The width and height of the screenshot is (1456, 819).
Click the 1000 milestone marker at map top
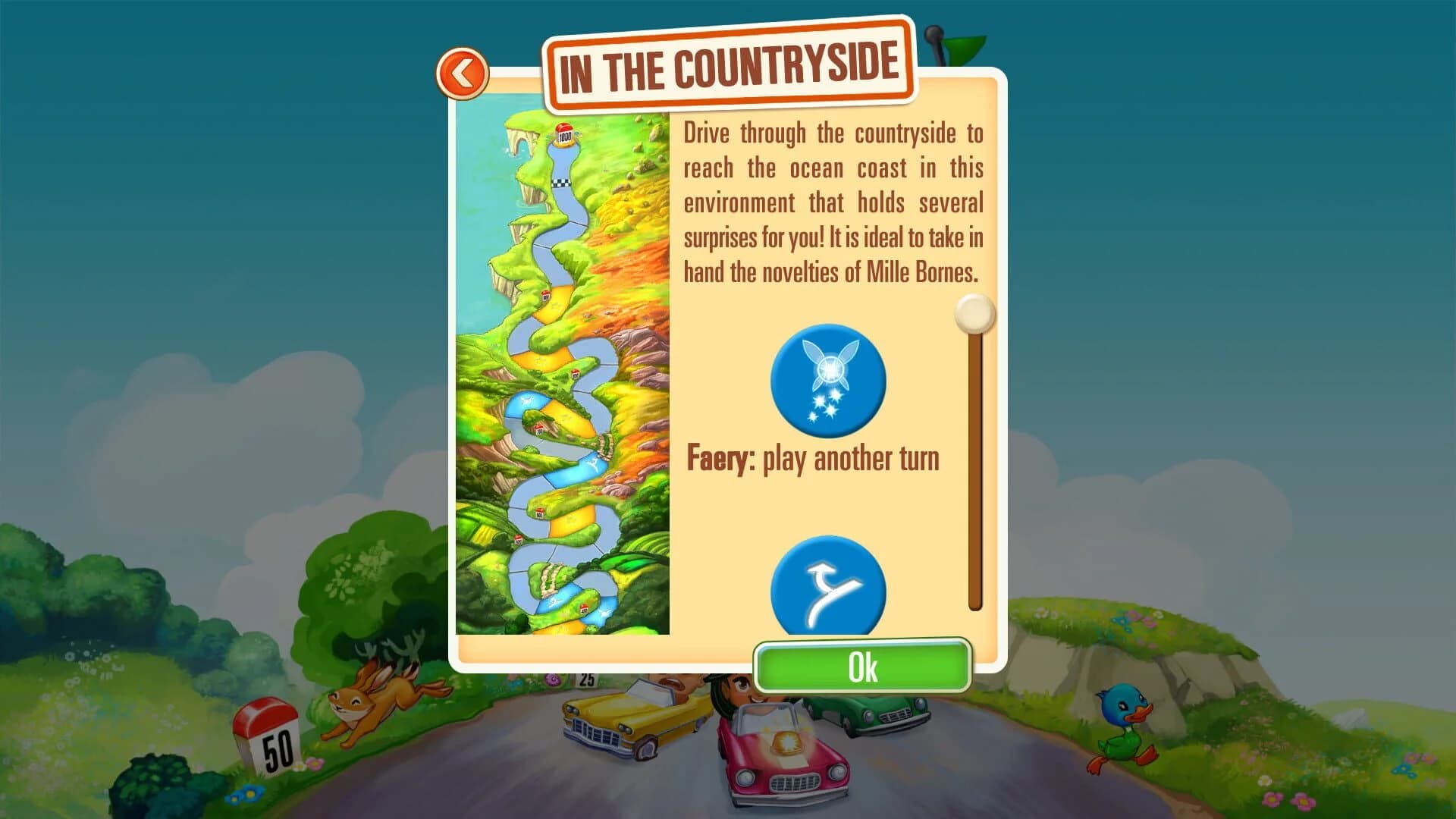[x=564, y=134]
